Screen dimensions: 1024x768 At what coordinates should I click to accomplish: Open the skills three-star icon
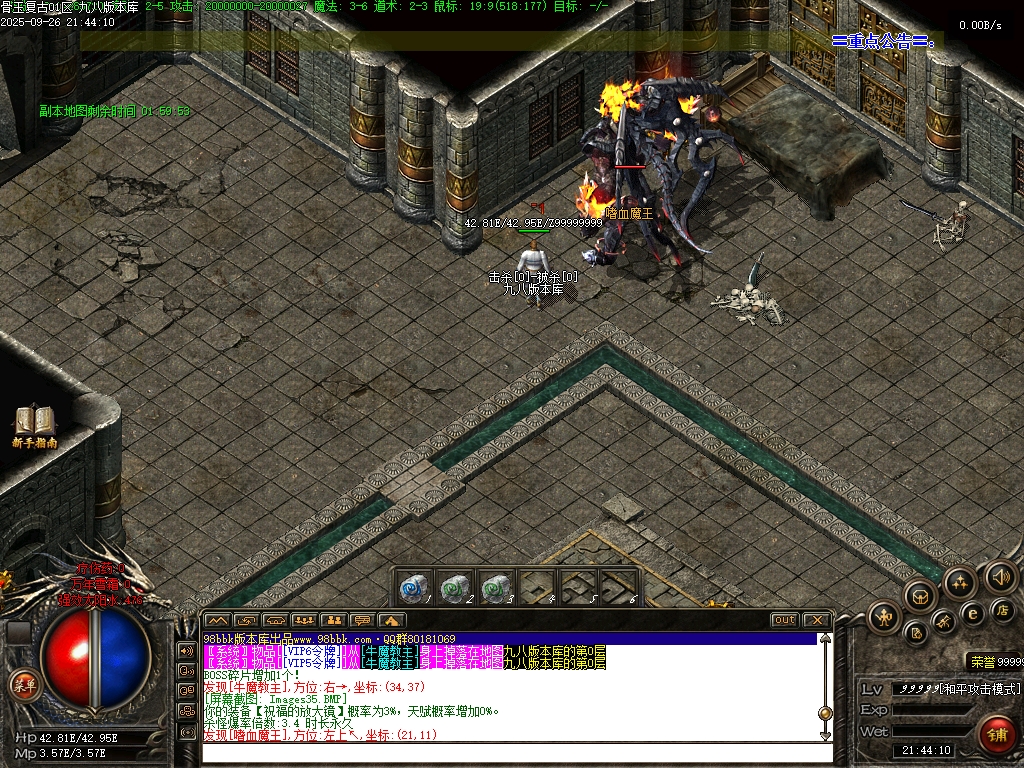pyautogui.click(x=959, y=582)
